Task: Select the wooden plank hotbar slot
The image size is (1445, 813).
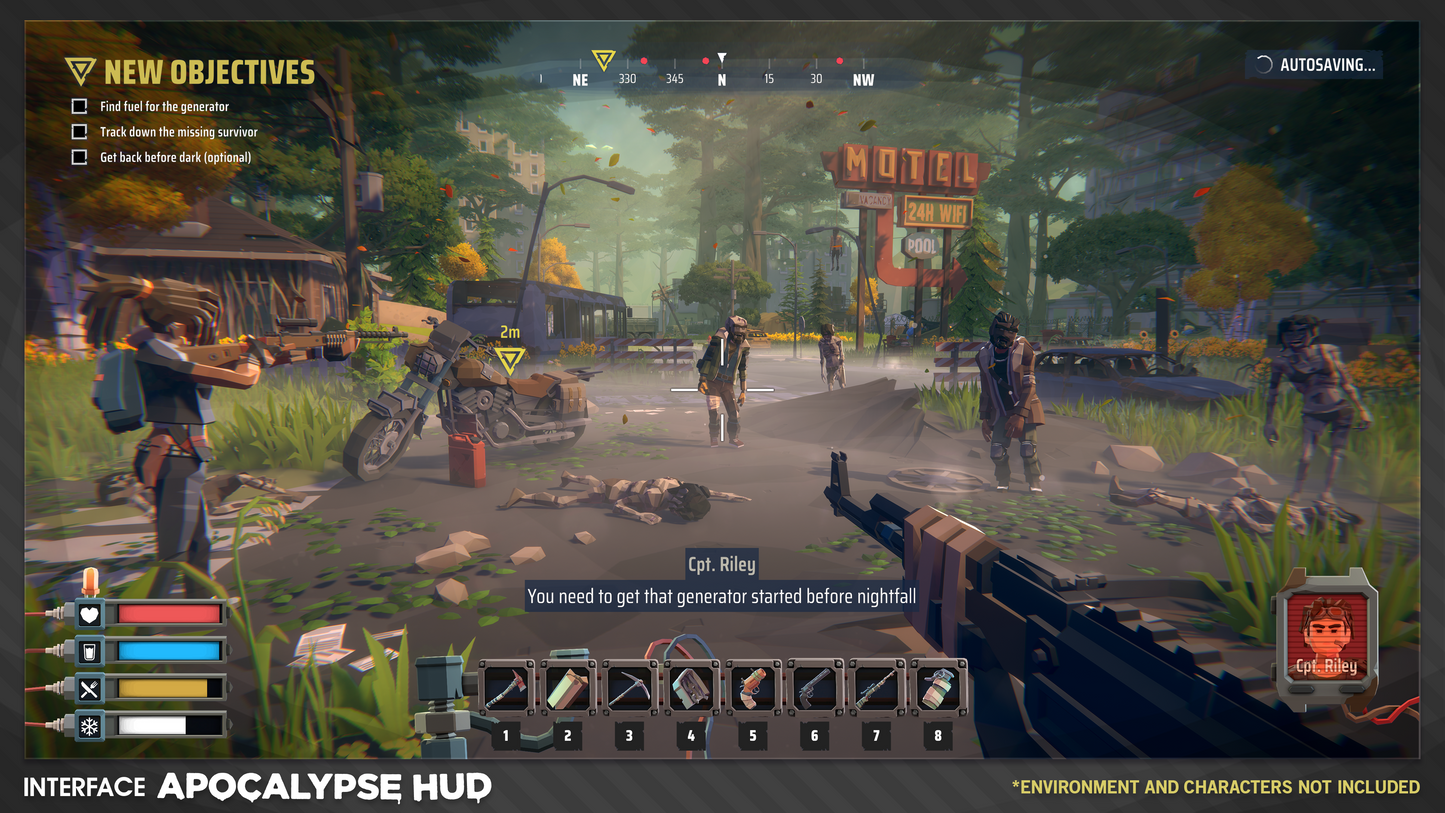Action: pyautogui.click(x=567, y=687)
